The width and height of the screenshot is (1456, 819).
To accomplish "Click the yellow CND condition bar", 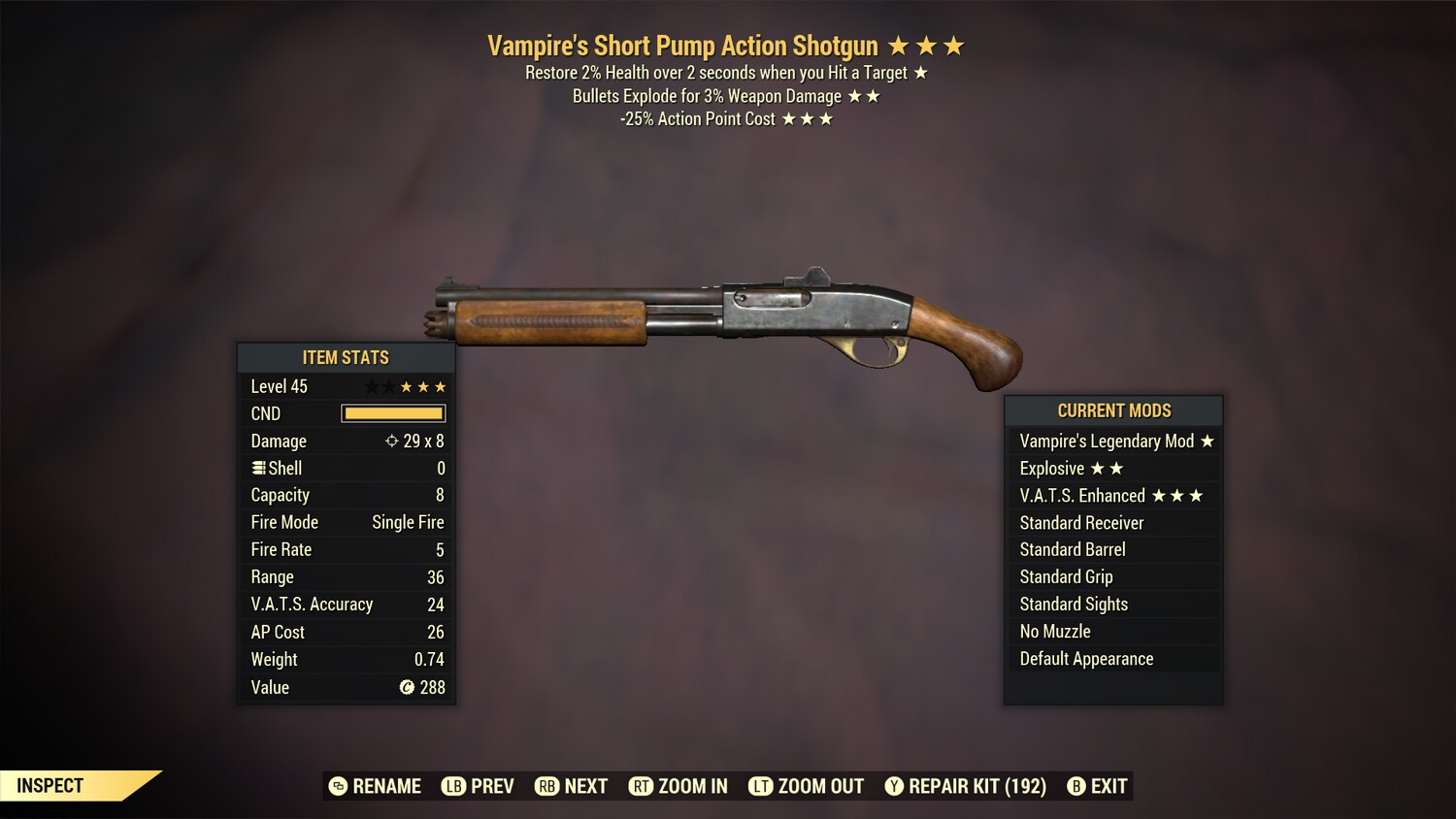I will [x=393, y=413].
